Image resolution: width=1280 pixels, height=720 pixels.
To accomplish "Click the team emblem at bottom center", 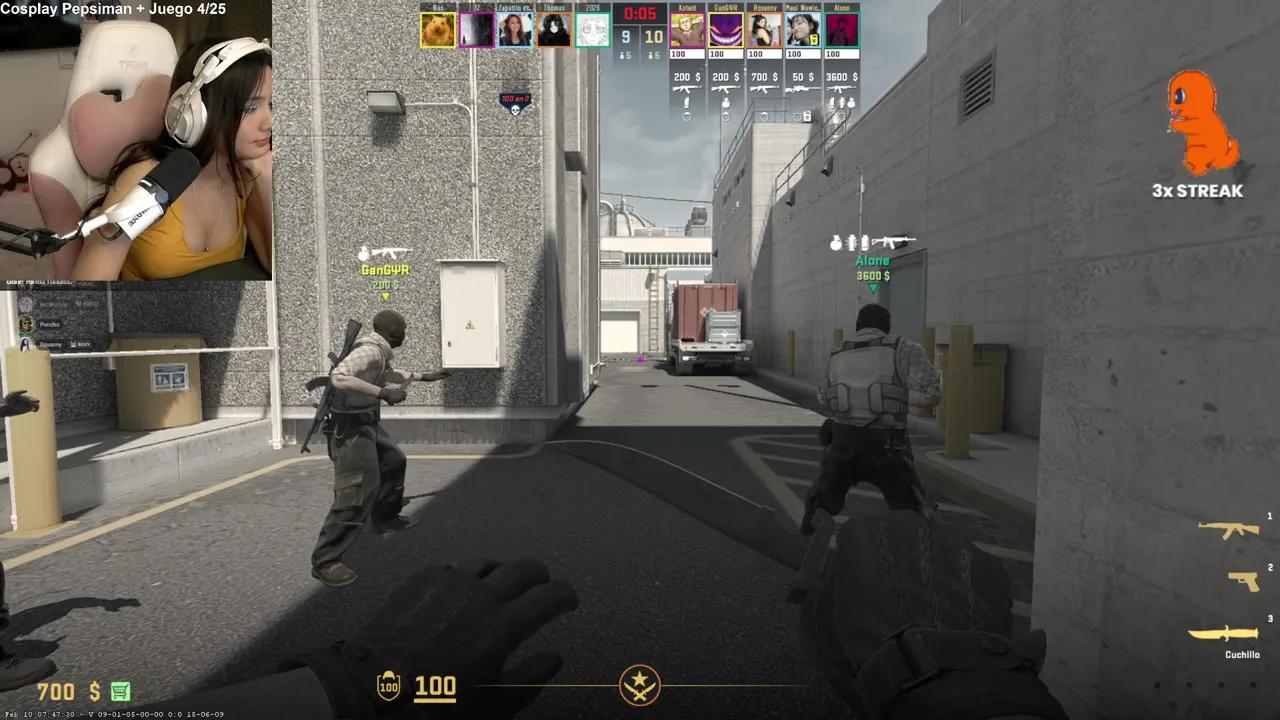I will coord(639,685).
